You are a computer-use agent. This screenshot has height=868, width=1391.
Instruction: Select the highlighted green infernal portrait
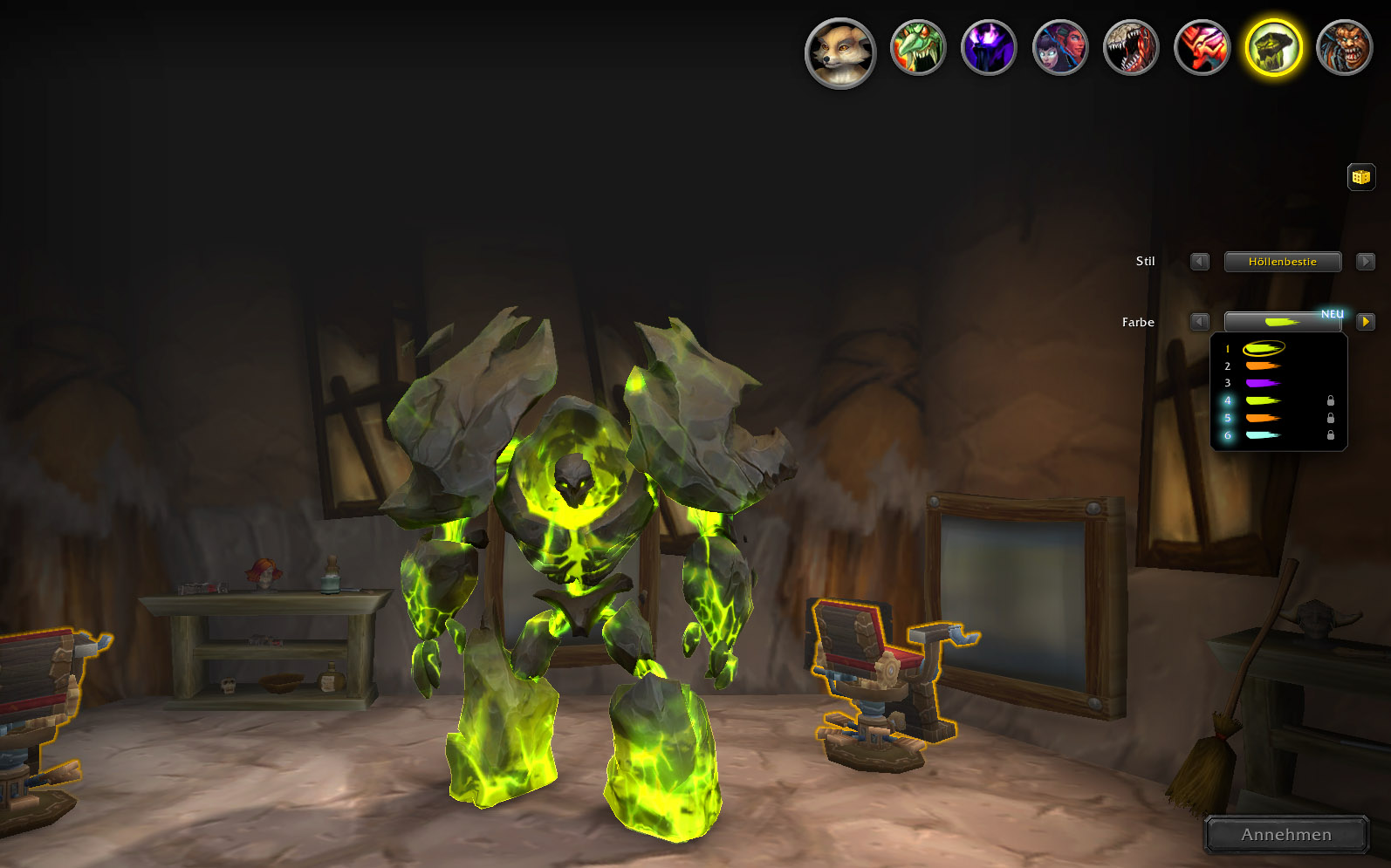pos(1273,47)
